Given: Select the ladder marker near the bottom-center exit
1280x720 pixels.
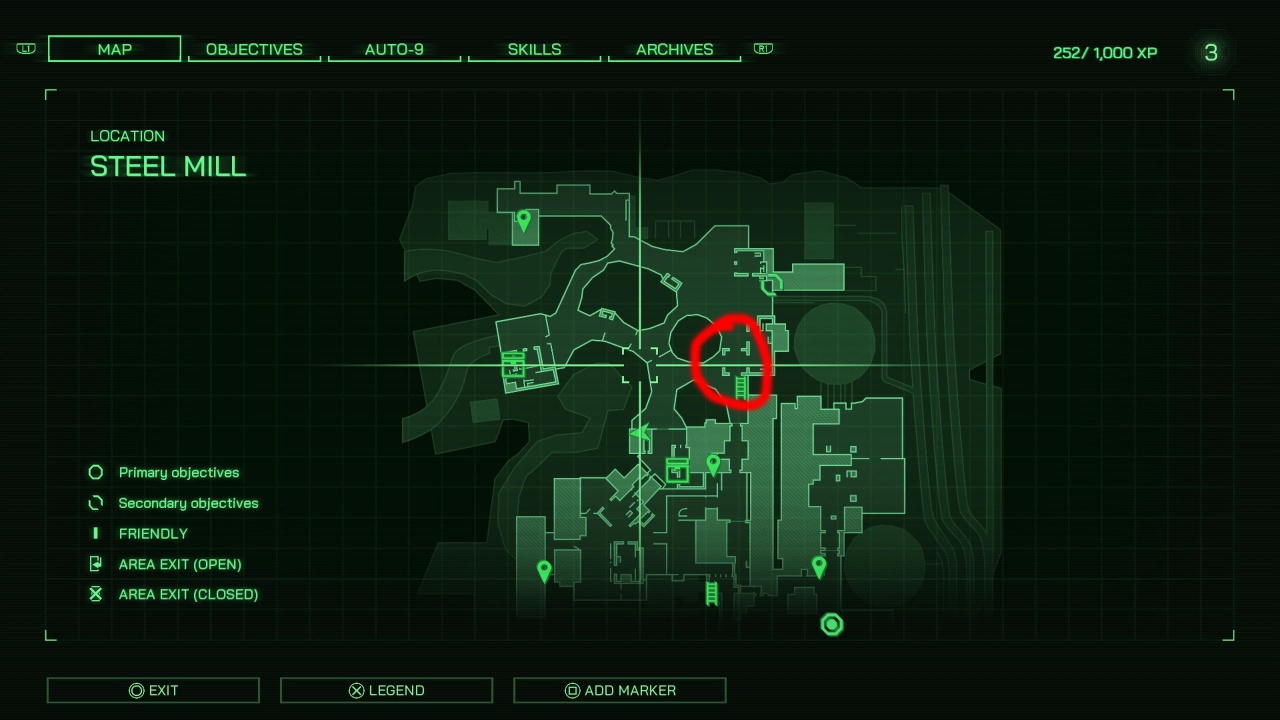Looking at the screenshot, I should click(711, 592).
